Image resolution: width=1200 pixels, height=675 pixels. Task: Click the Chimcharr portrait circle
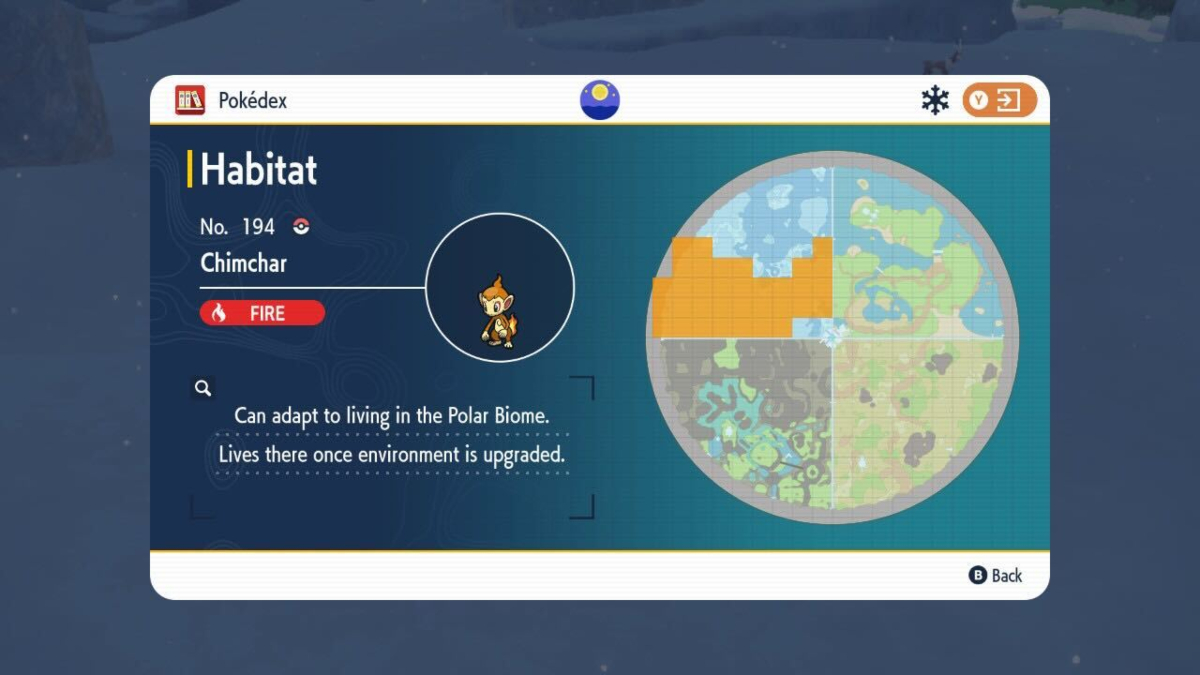[x=500, y=288]
